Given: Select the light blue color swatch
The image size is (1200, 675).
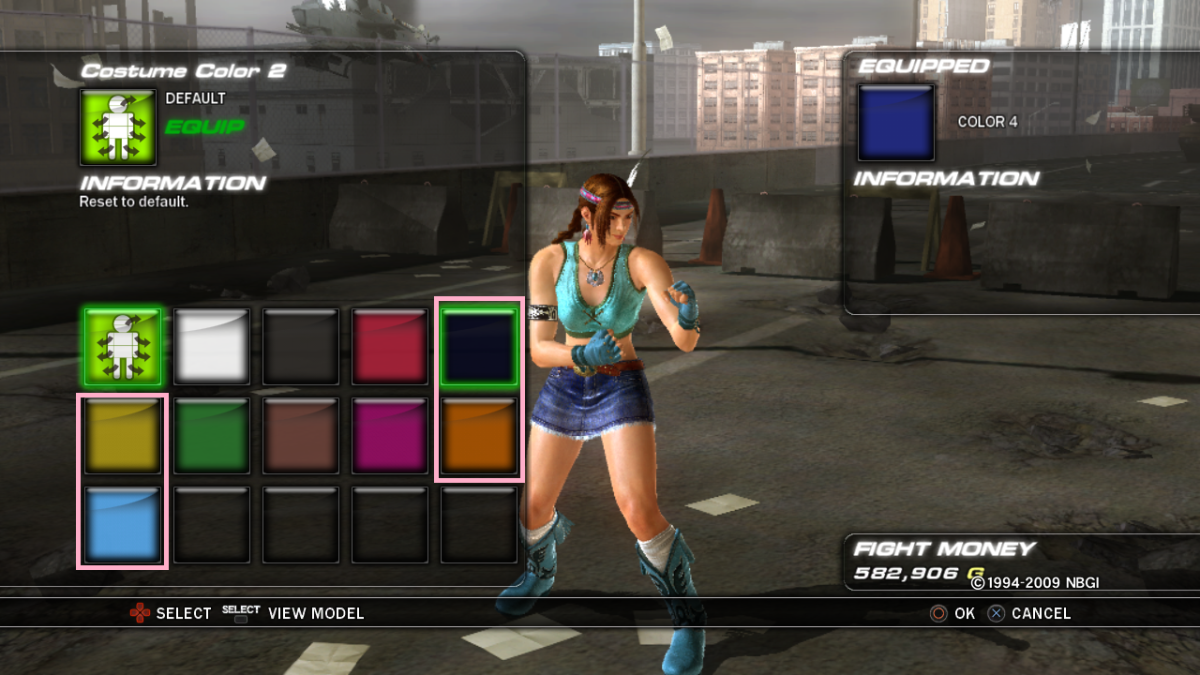Looking at the screenshot, I should 122,524.
